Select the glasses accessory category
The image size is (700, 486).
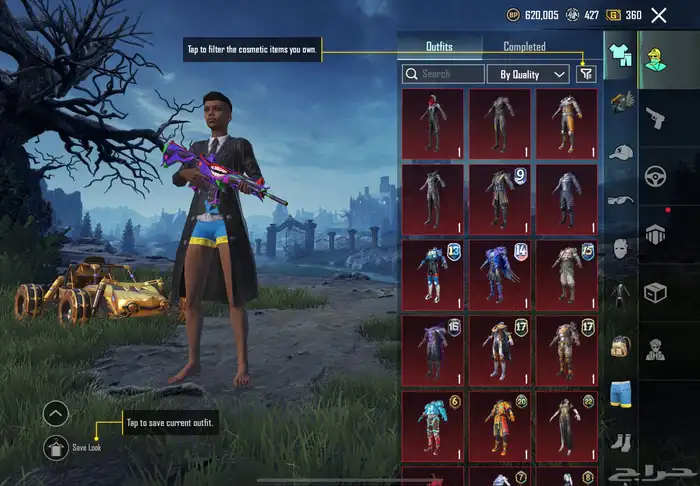[620, 200]
